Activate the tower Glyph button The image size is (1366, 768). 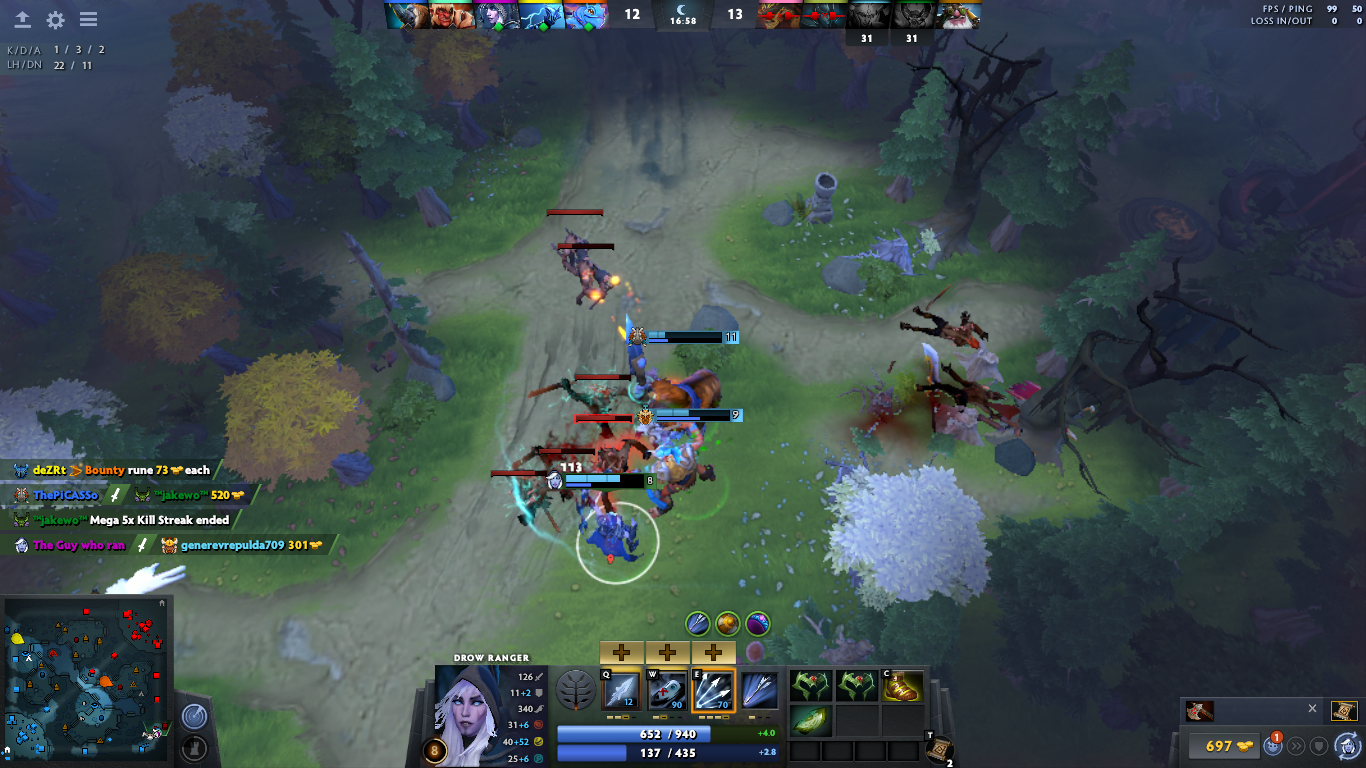(194, 747)
